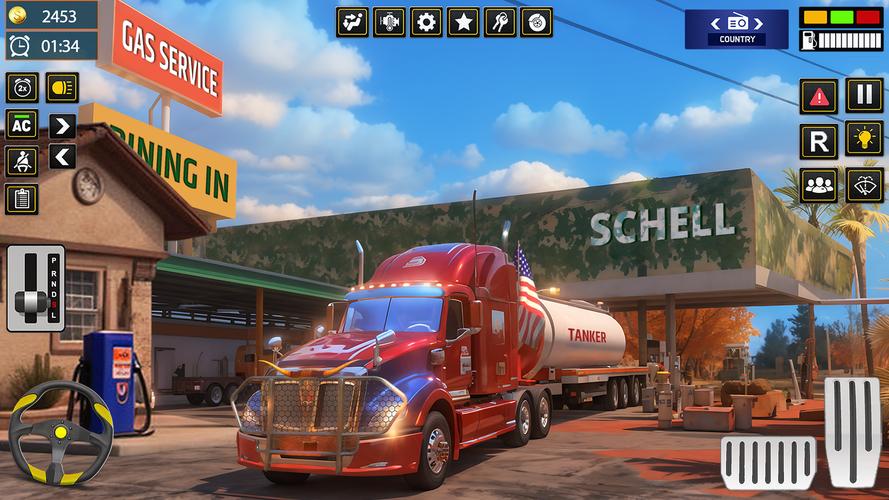Activate the windshield wipers
The image size is (889, 500).
[x=864, y=184]
